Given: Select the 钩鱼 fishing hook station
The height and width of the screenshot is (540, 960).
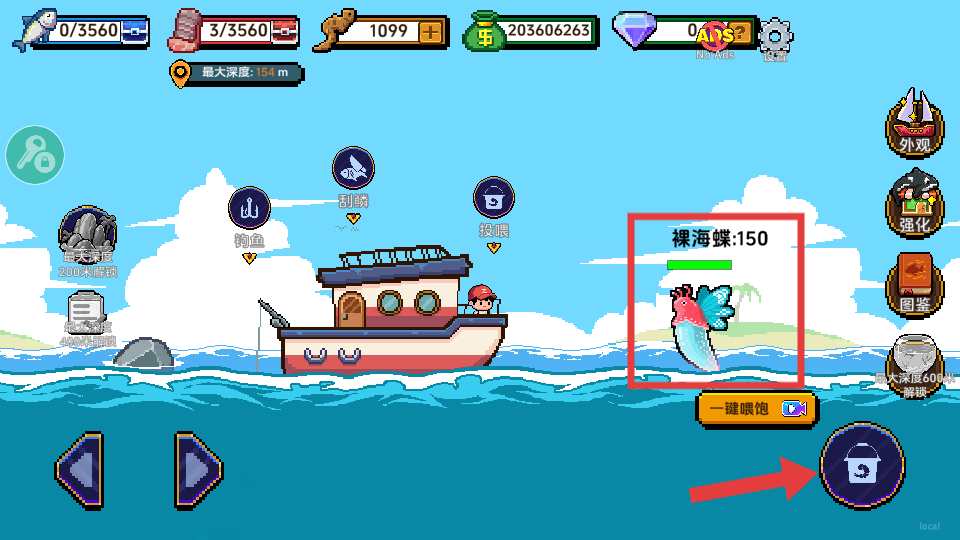Looking at the screenshot, I should [x=249, y=210].
